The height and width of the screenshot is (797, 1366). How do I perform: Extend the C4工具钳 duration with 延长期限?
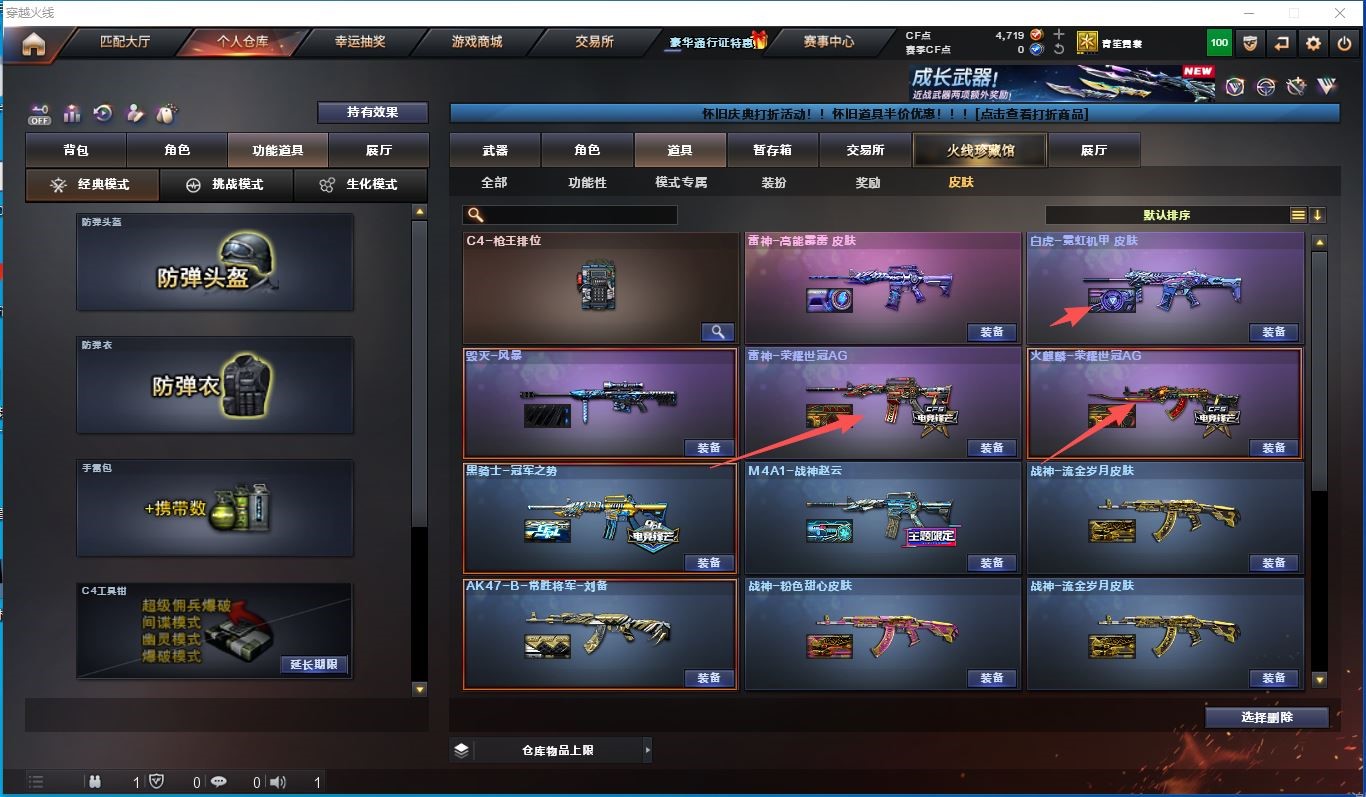pos(314,664)
